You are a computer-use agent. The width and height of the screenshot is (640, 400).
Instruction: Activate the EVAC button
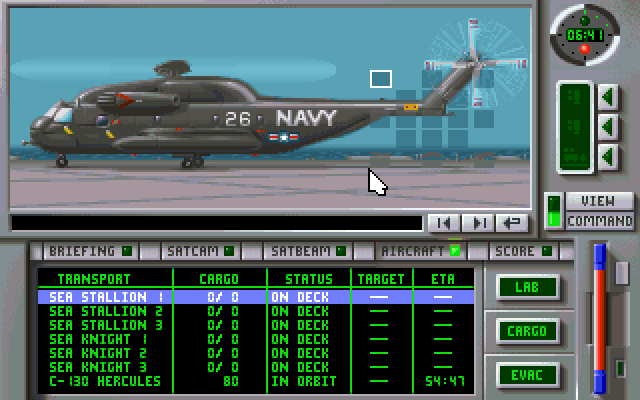pyautogui.click(x=527, y=375)
